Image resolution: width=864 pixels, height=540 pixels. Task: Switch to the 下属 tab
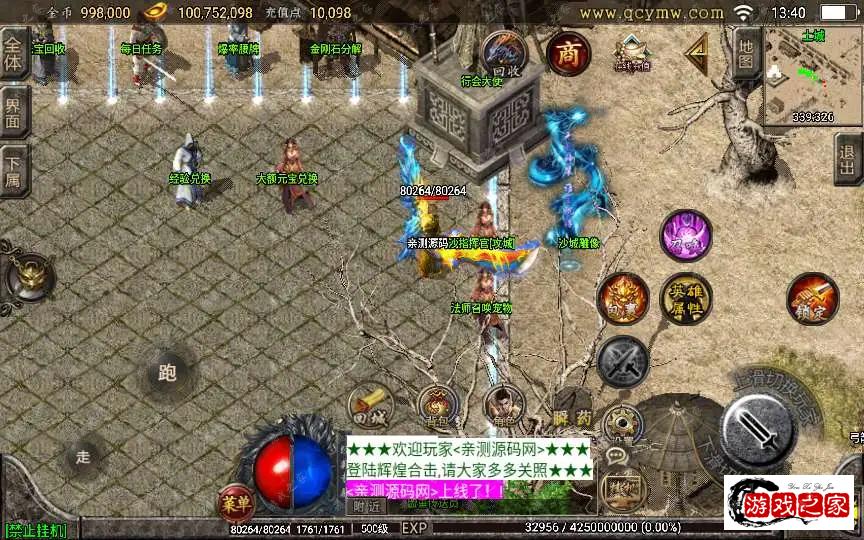pos(14,169)
